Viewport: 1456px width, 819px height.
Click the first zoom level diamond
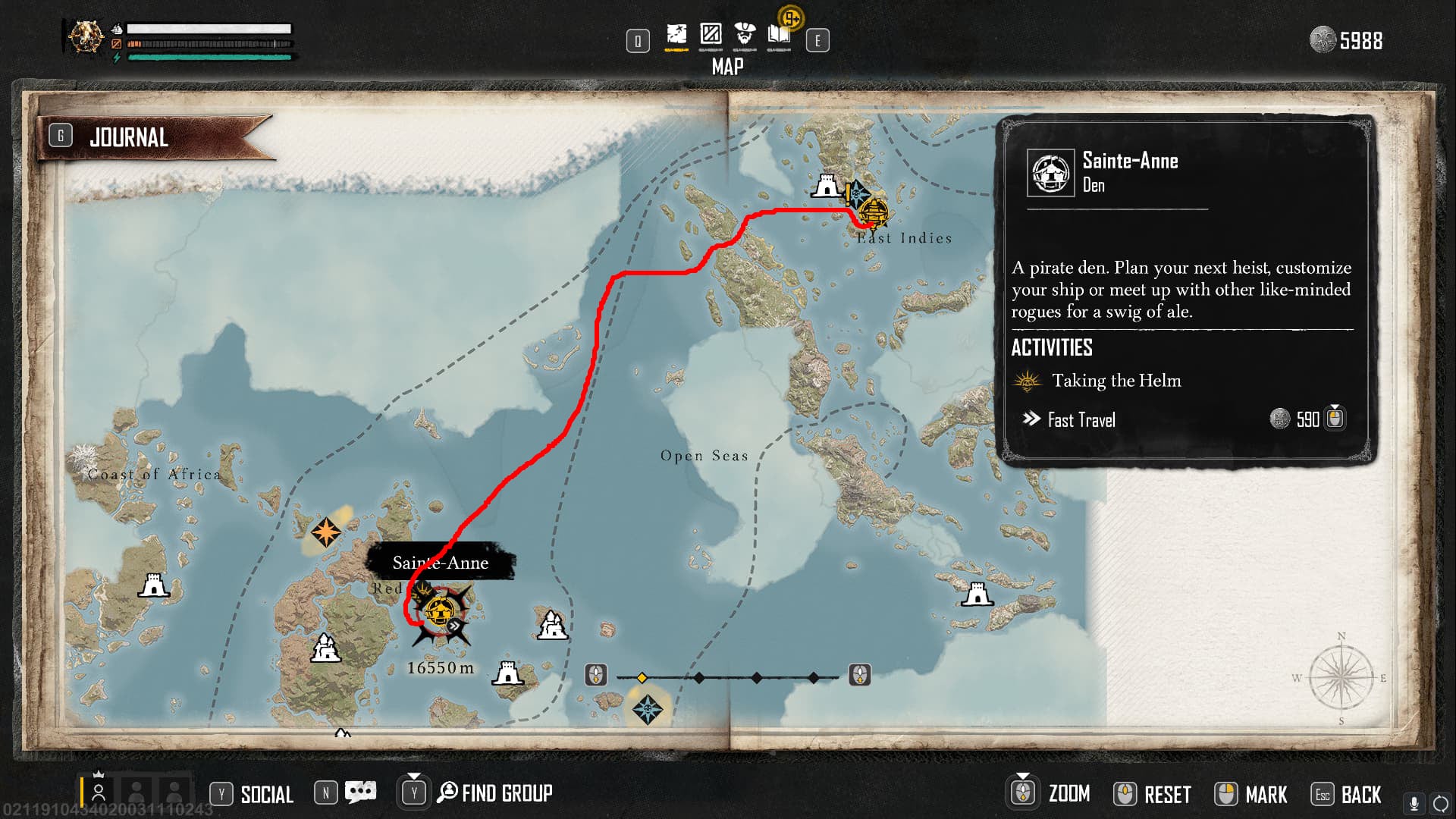pyautogui.click(x=642, y=677)
